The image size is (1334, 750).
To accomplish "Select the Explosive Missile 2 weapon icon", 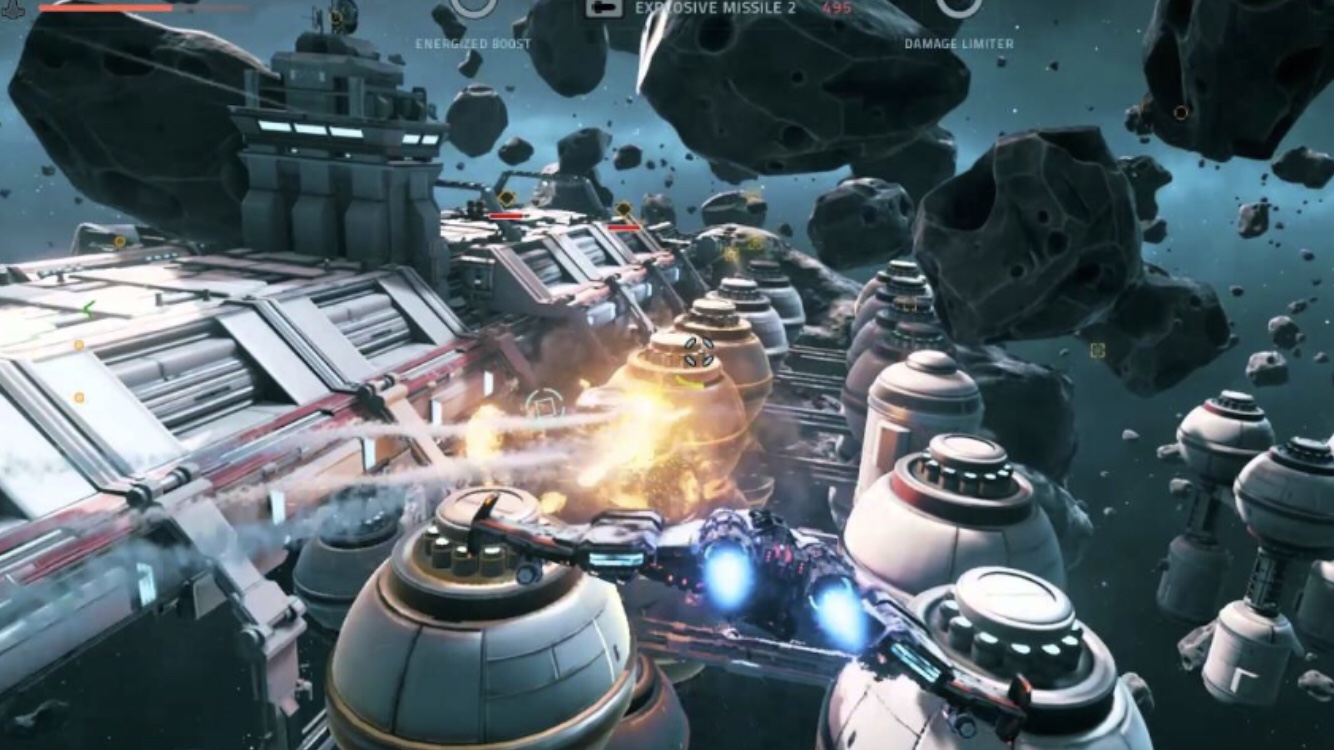I will point(604,7).
